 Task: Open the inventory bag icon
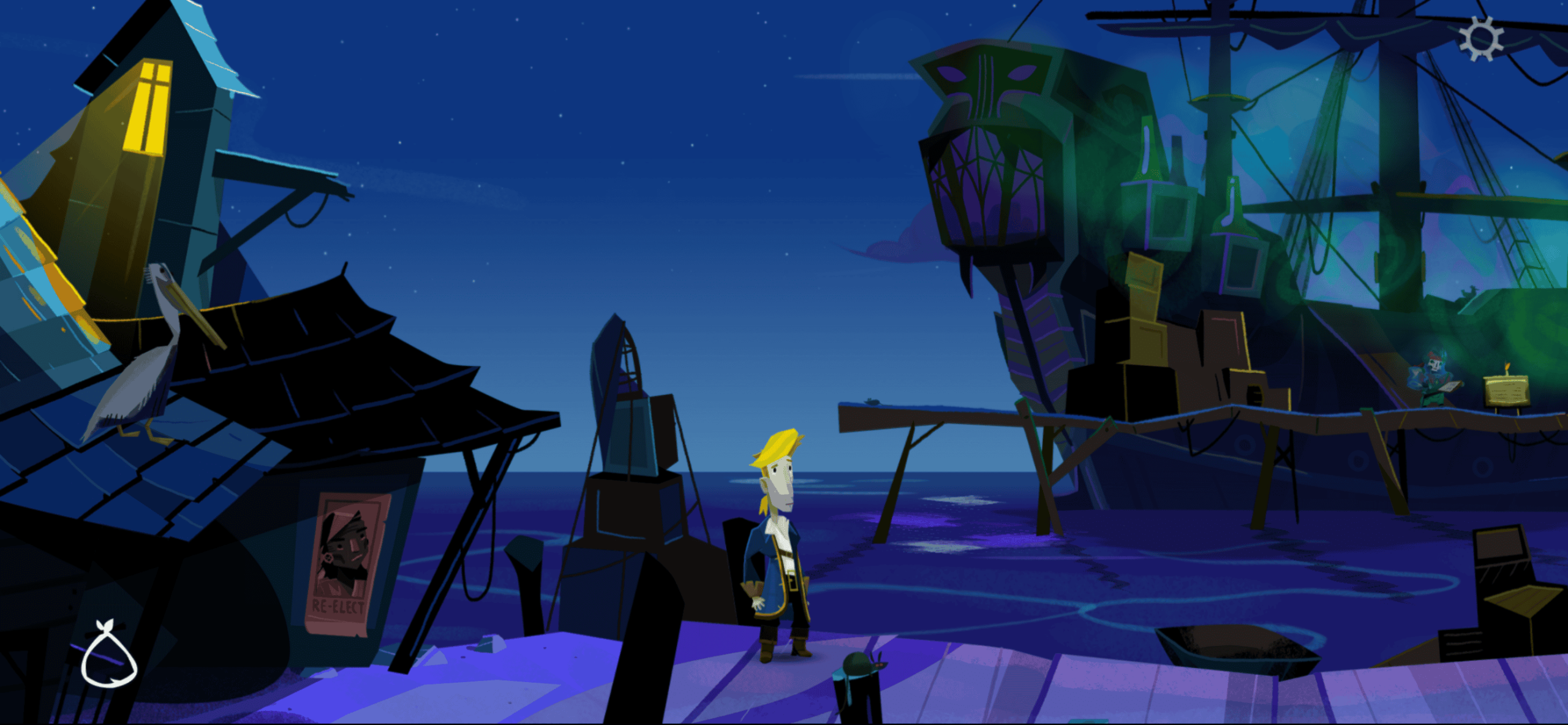[109, 656]
